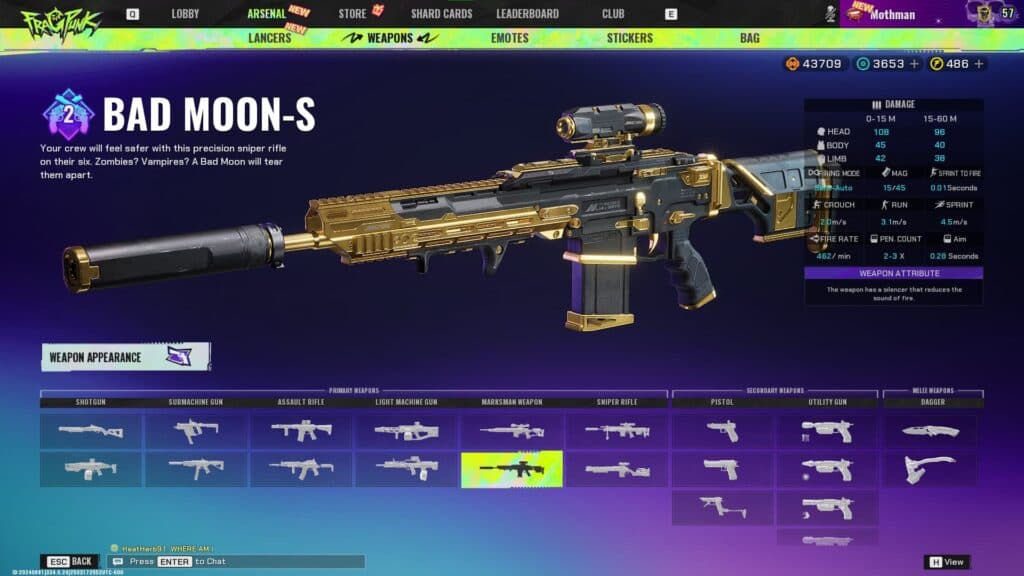This screenshot has width=1024, height=576.
Task: Choose the top shotgun weapon tile
Action: pos(91,430)
